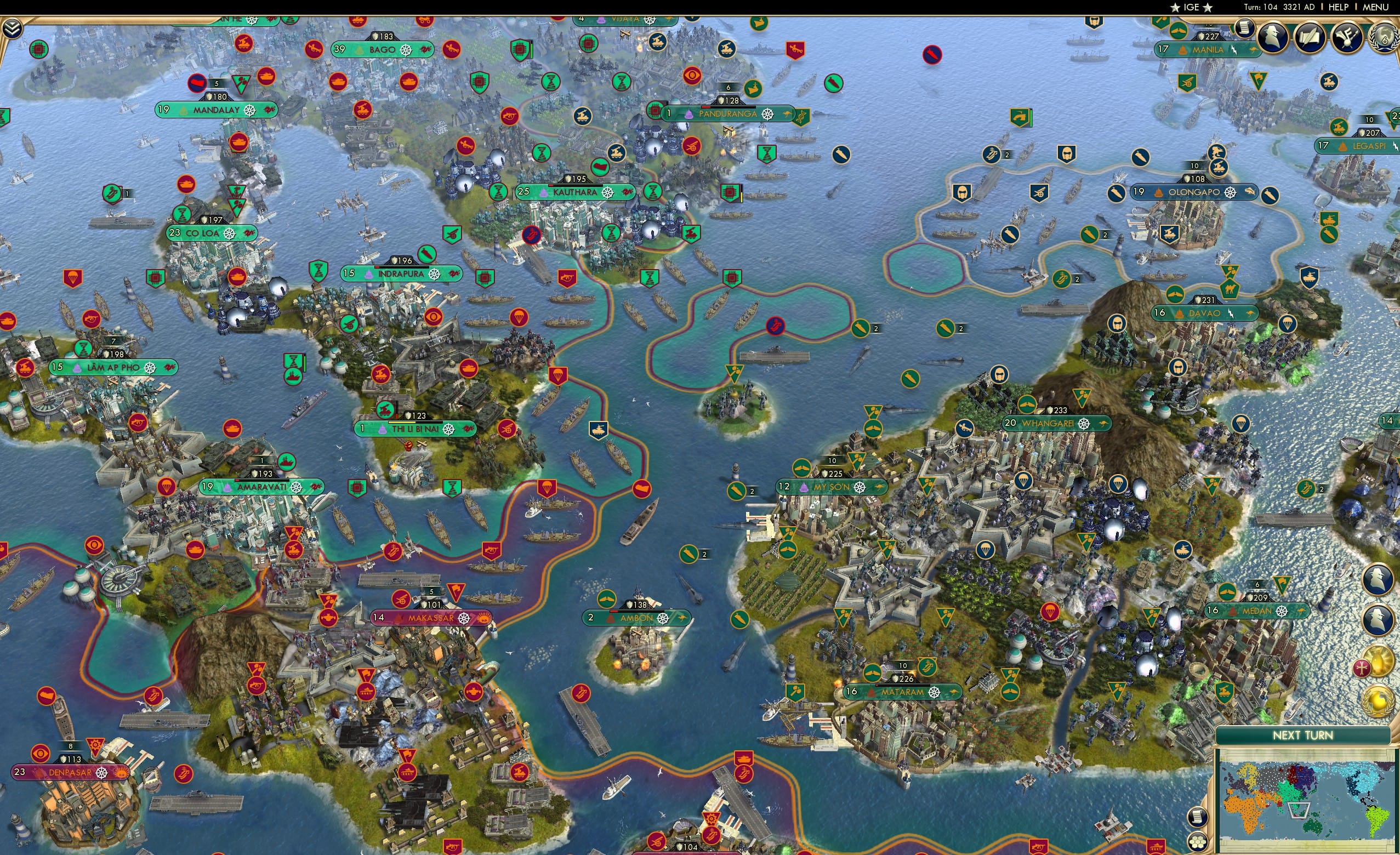Open the espionage overview spy icon
The image size is (1400, 855).
pos(1272,38)
